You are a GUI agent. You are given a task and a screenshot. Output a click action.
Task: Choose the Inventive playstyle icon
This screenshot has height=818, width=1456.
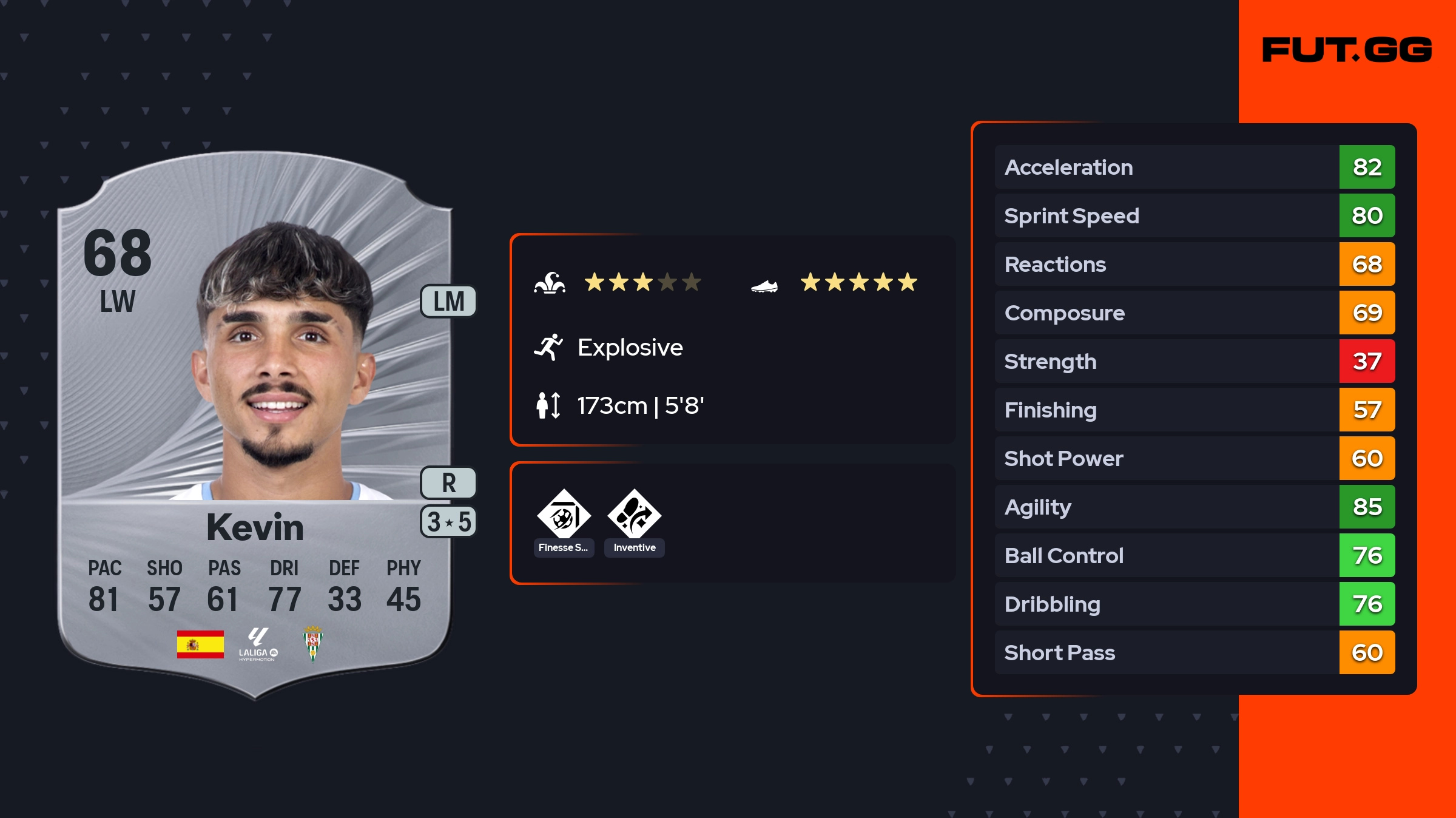[634, 515]
